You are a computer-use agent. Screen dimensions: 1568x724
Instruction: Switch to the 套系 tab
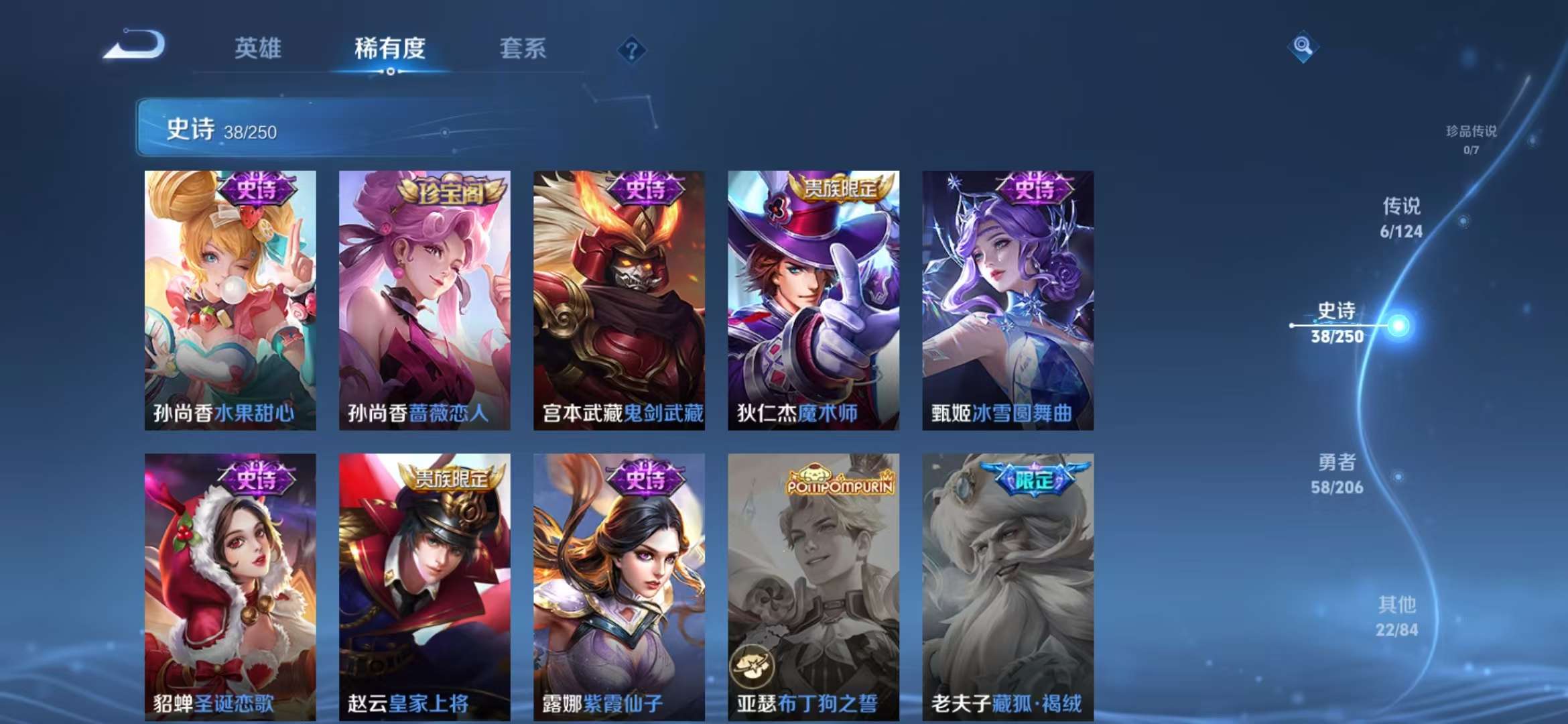pos(521,49)
